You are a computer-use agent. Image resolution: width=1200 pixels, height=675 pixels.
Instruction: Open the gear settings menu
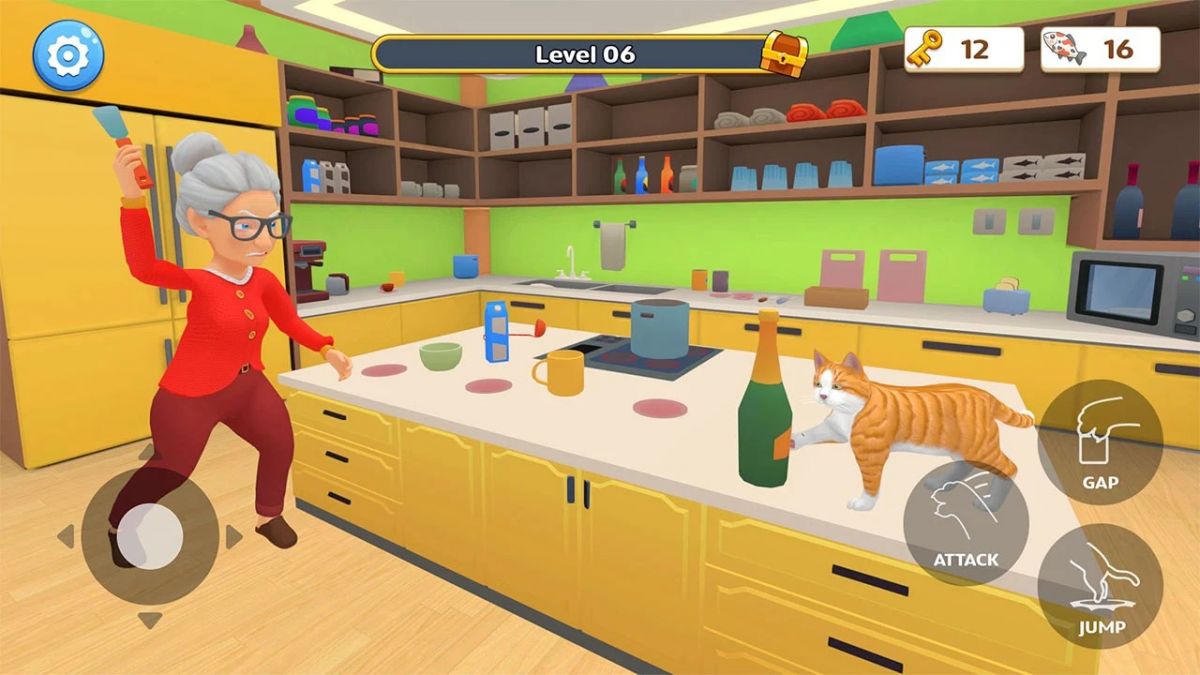tap(68, 55)
